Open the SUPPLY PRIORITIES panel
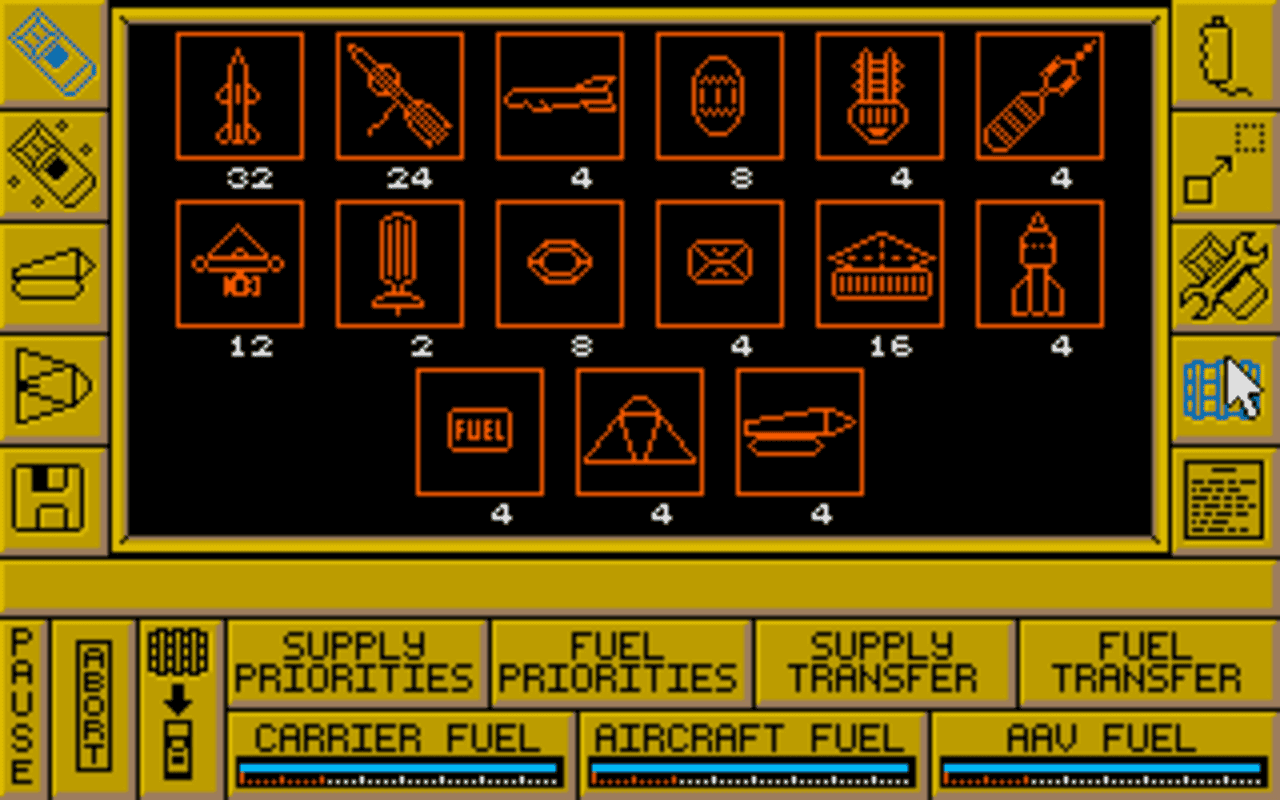Image resolution: width=1280 pixels, height=800 pixels. pyautogui.click(x=357, y=662)
